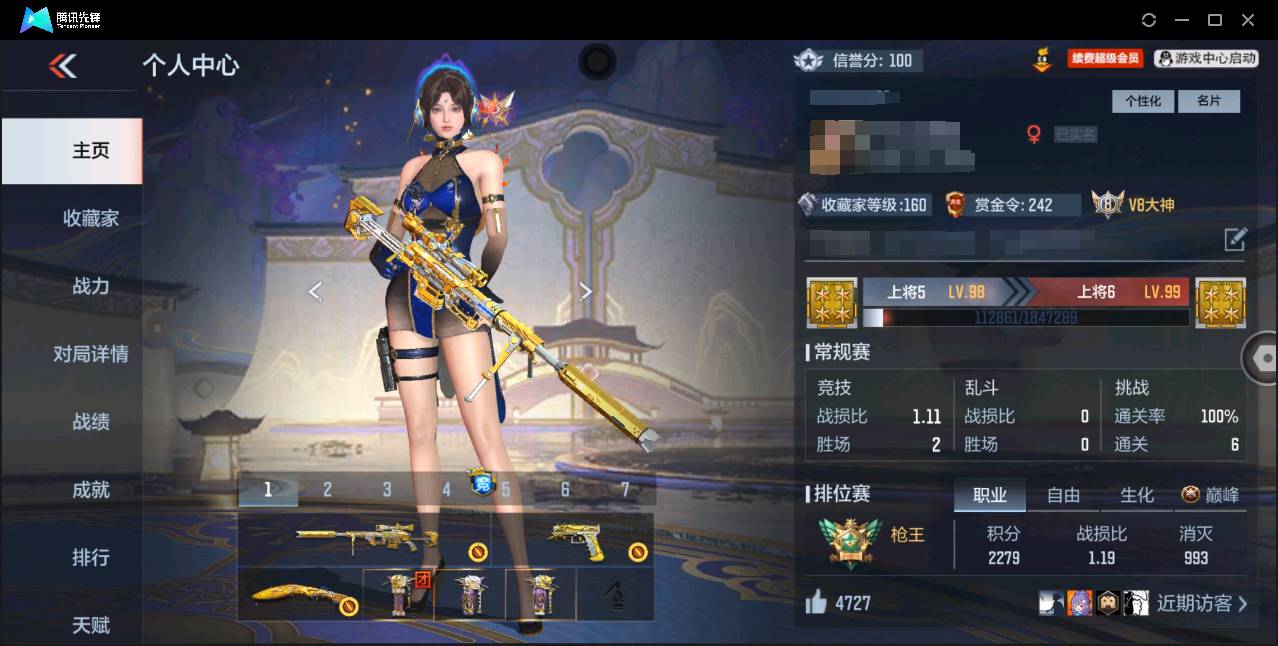Show the next character with right arrow
Viewport: 1278px width, 646px height.
pos(586,291)
